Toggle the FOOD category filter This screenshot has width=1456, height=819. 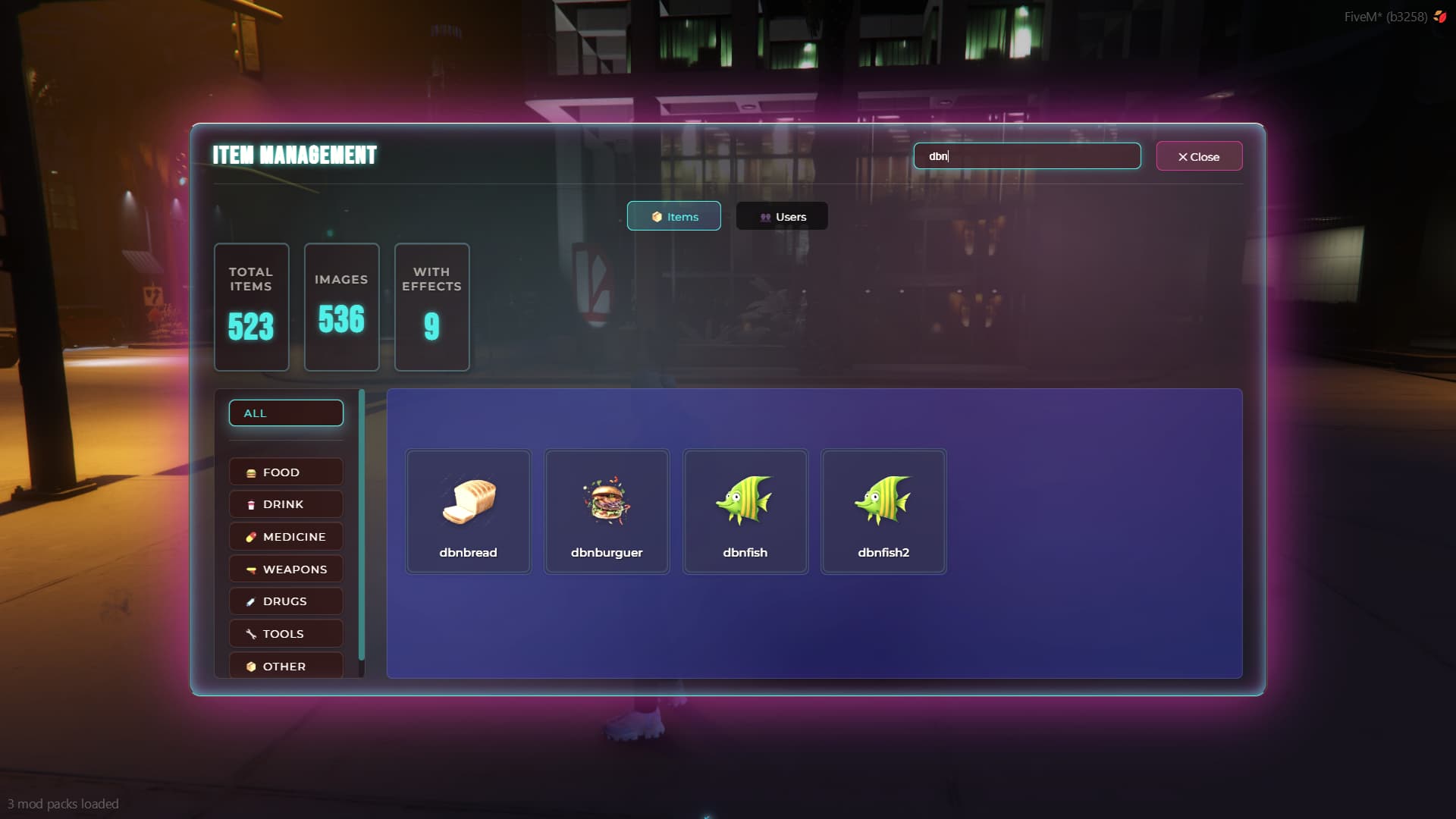[285, 472]
